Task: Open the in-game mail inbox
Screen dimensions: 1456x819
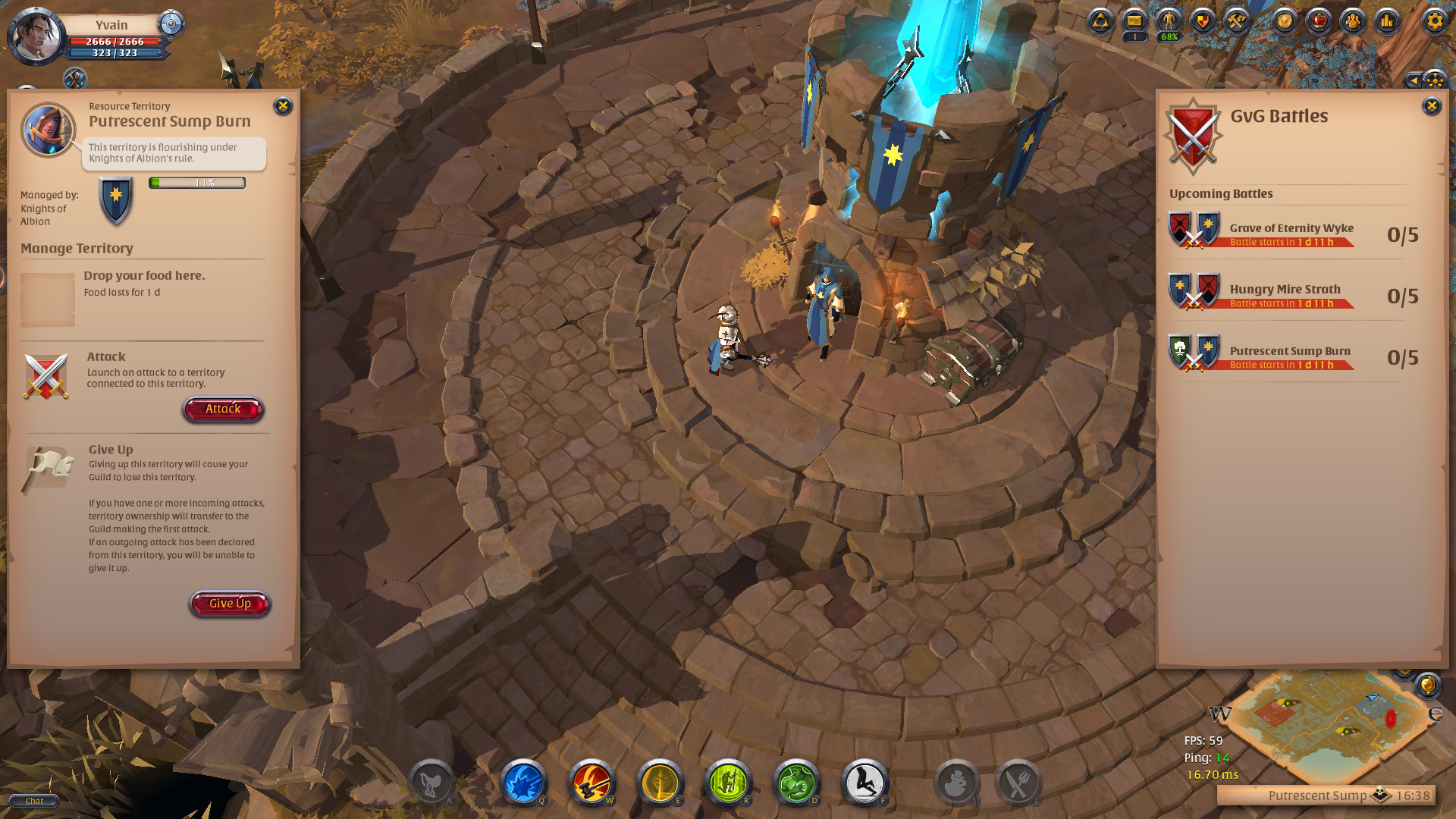Action: (x=1134, y=21)
